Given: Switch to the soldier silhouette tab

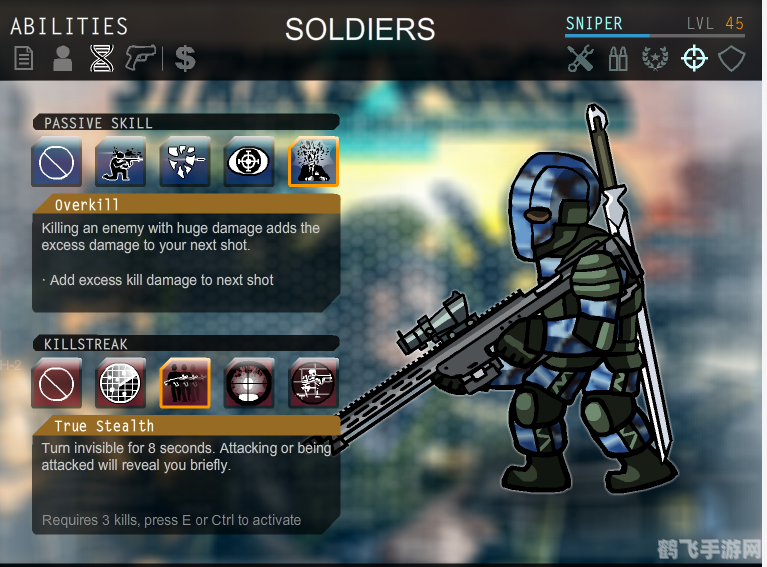Looking at the screenshot, I should click(62, 59).
